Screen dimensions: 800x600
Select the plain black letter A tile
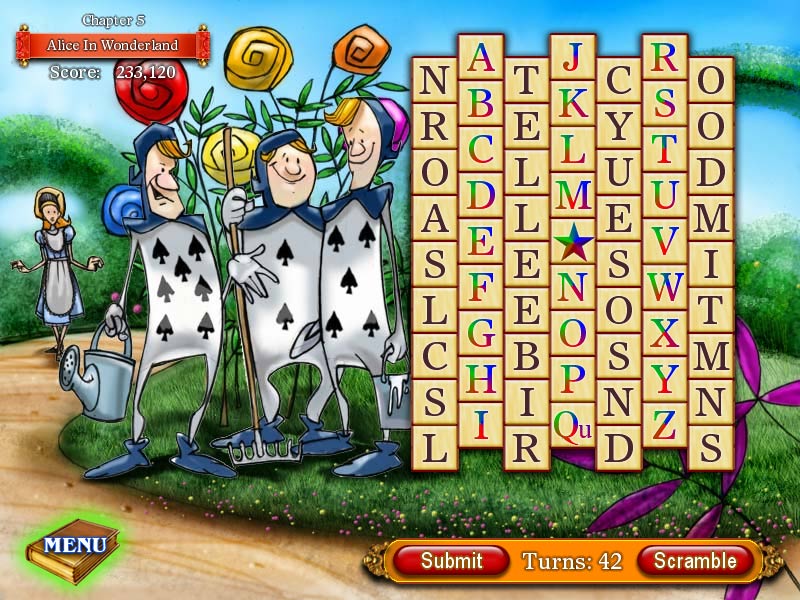point(435,217)
